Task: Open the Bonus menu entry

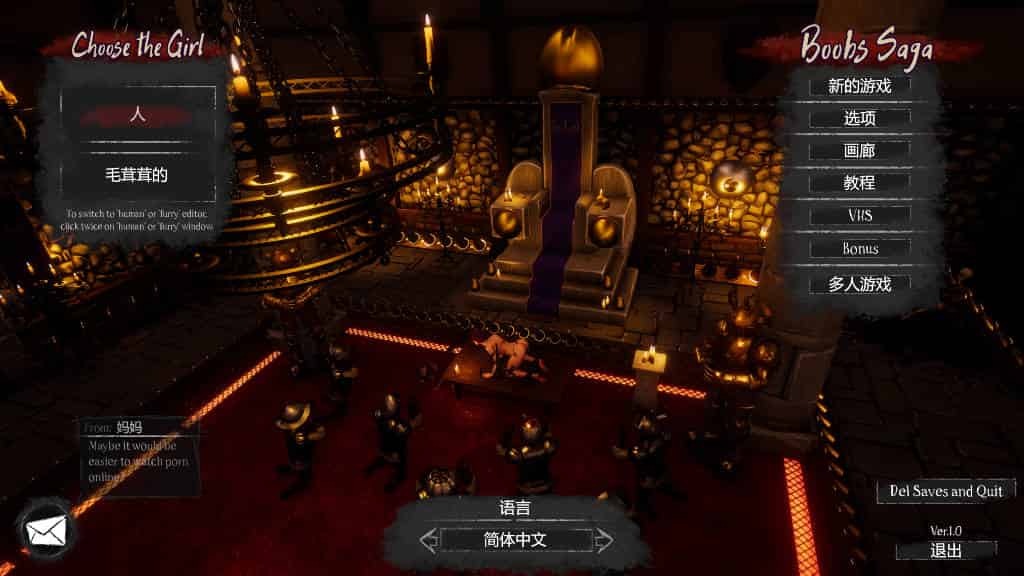Action: click(x=860, y=248)
